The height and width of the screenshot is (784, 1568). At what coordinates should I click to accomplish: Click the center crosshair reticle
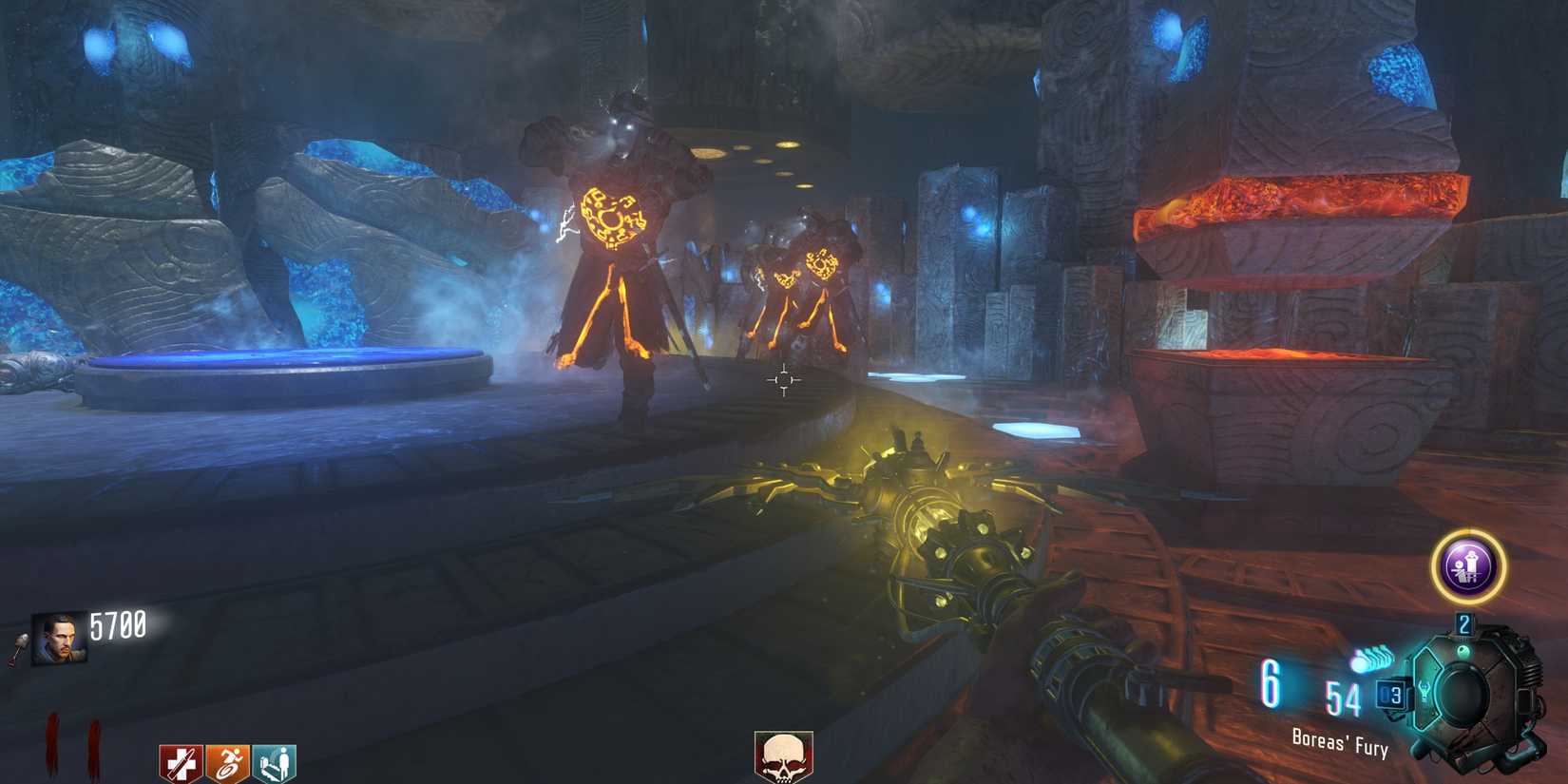(782, 378)
